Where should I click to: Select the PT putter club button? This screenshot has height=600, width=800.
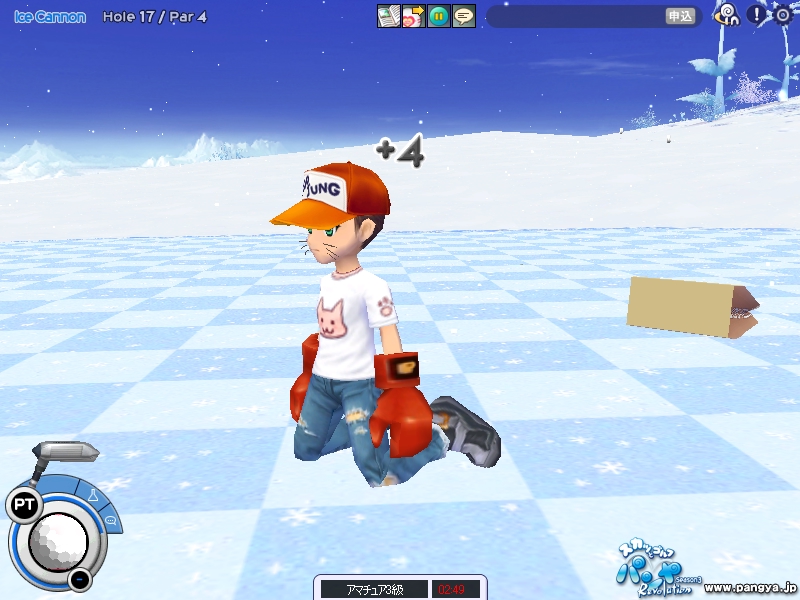coord(22,506)
